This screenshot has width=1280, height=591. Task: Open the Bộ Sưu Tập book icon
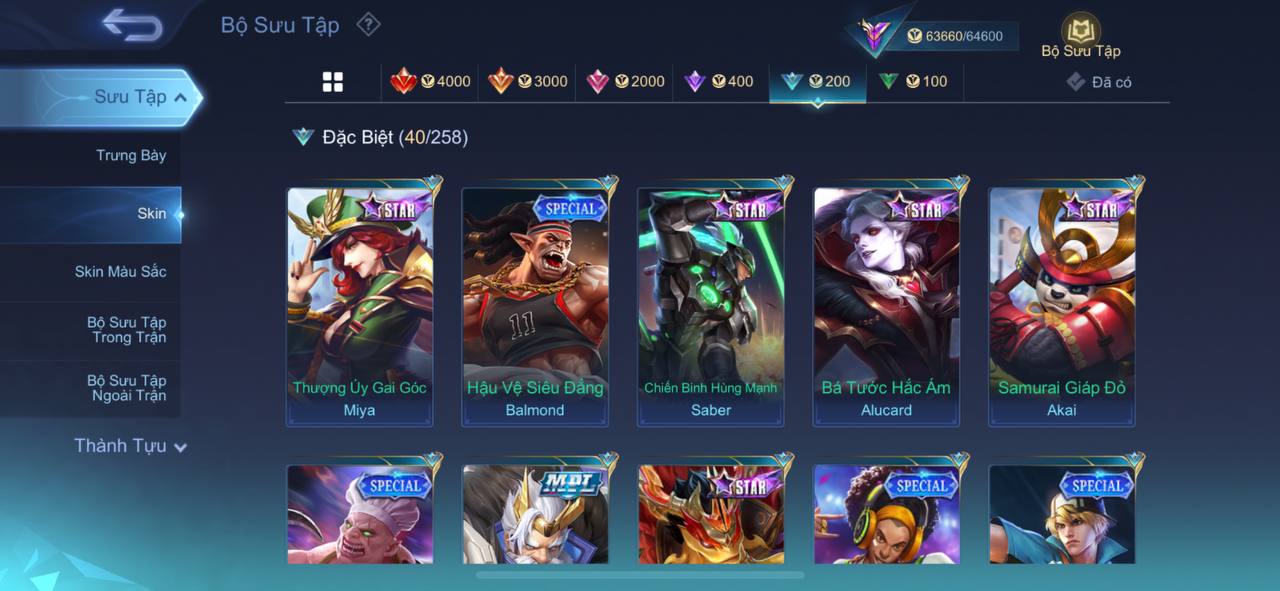coord(1080,35)
